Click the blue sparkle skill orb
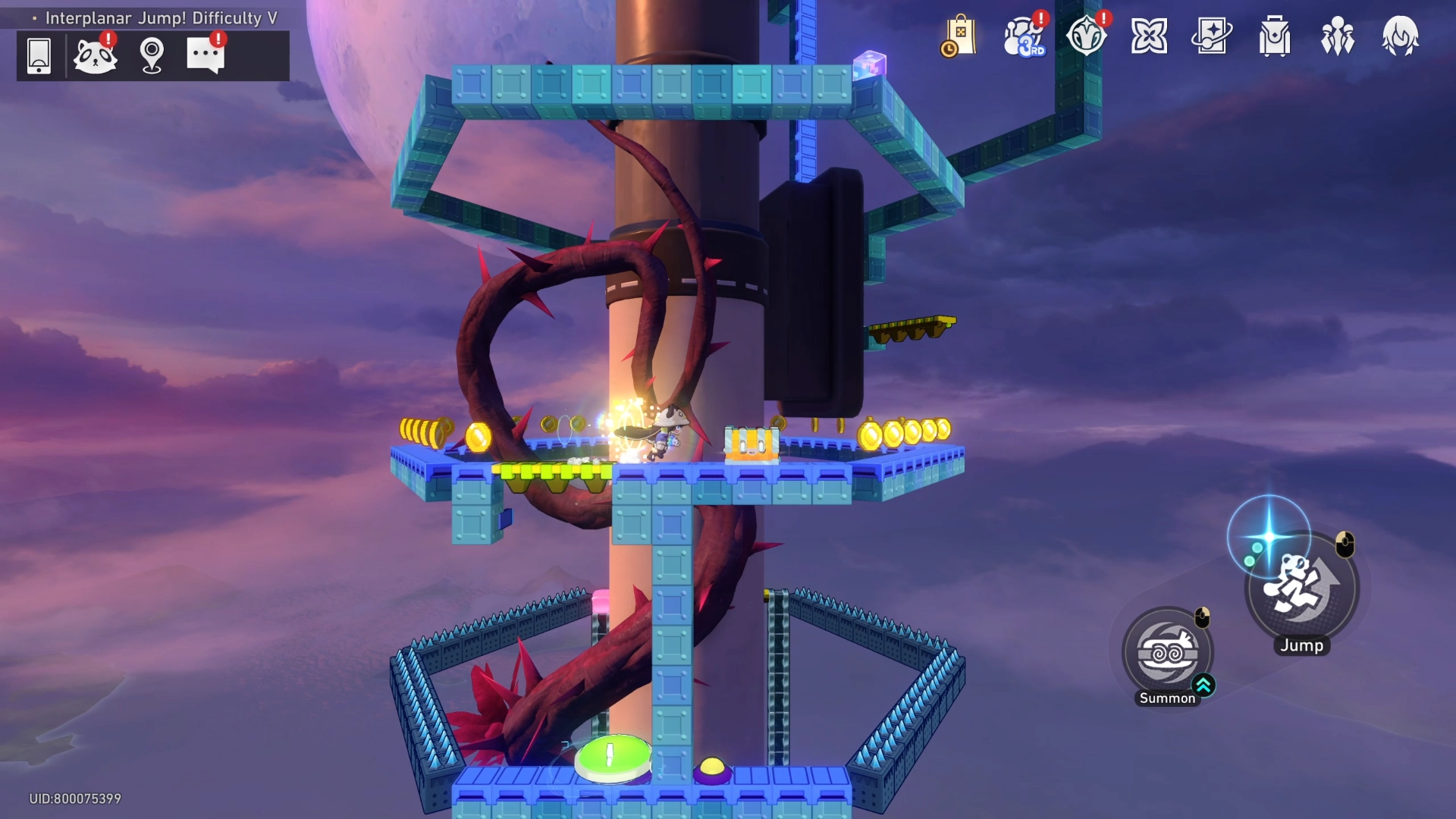 click(1268, 537)
